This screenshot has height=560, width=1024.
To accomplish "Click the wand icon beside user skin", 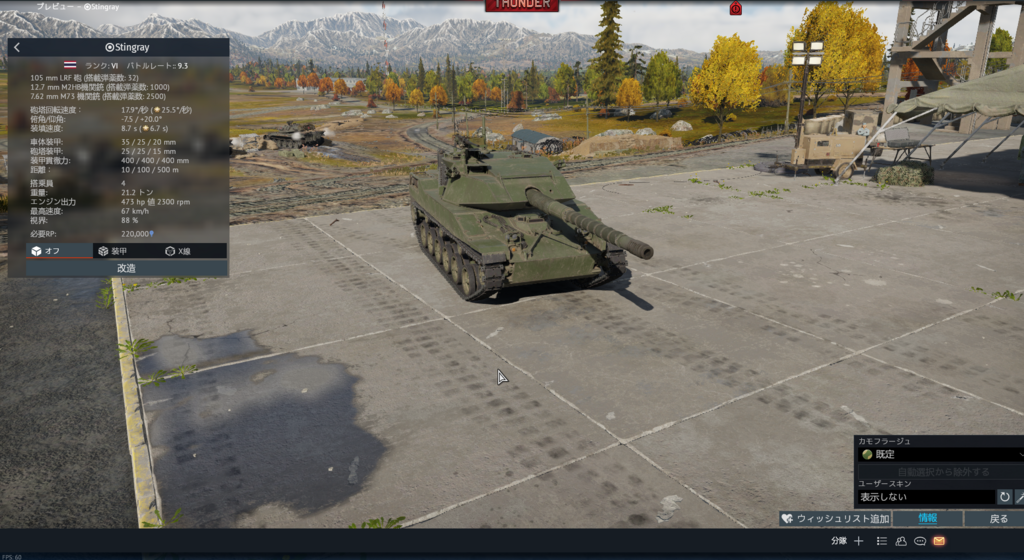I will 1020,497.
